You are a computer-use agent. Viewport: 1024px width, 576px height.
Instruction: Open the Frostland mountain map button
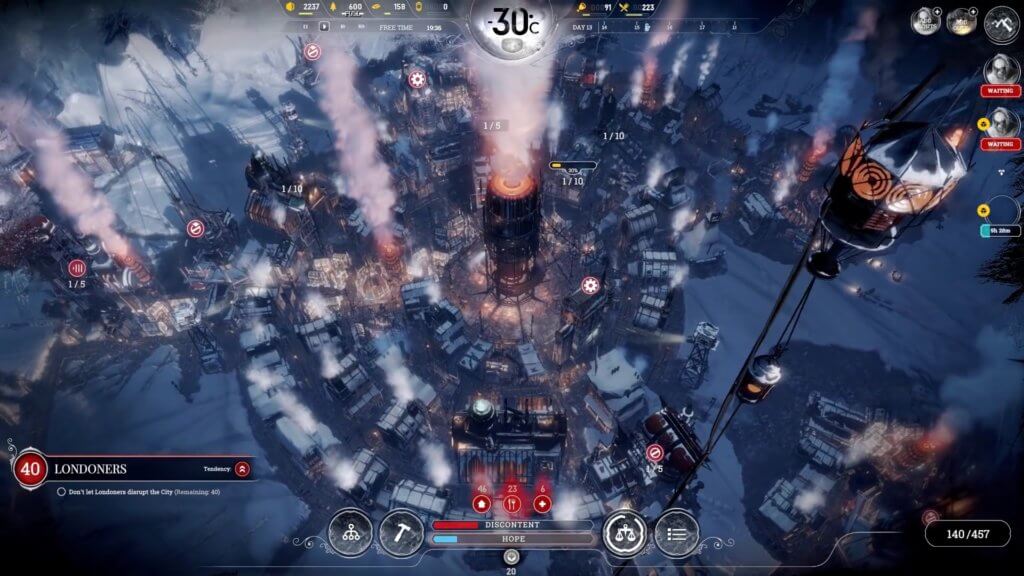tap(1000, 24)
